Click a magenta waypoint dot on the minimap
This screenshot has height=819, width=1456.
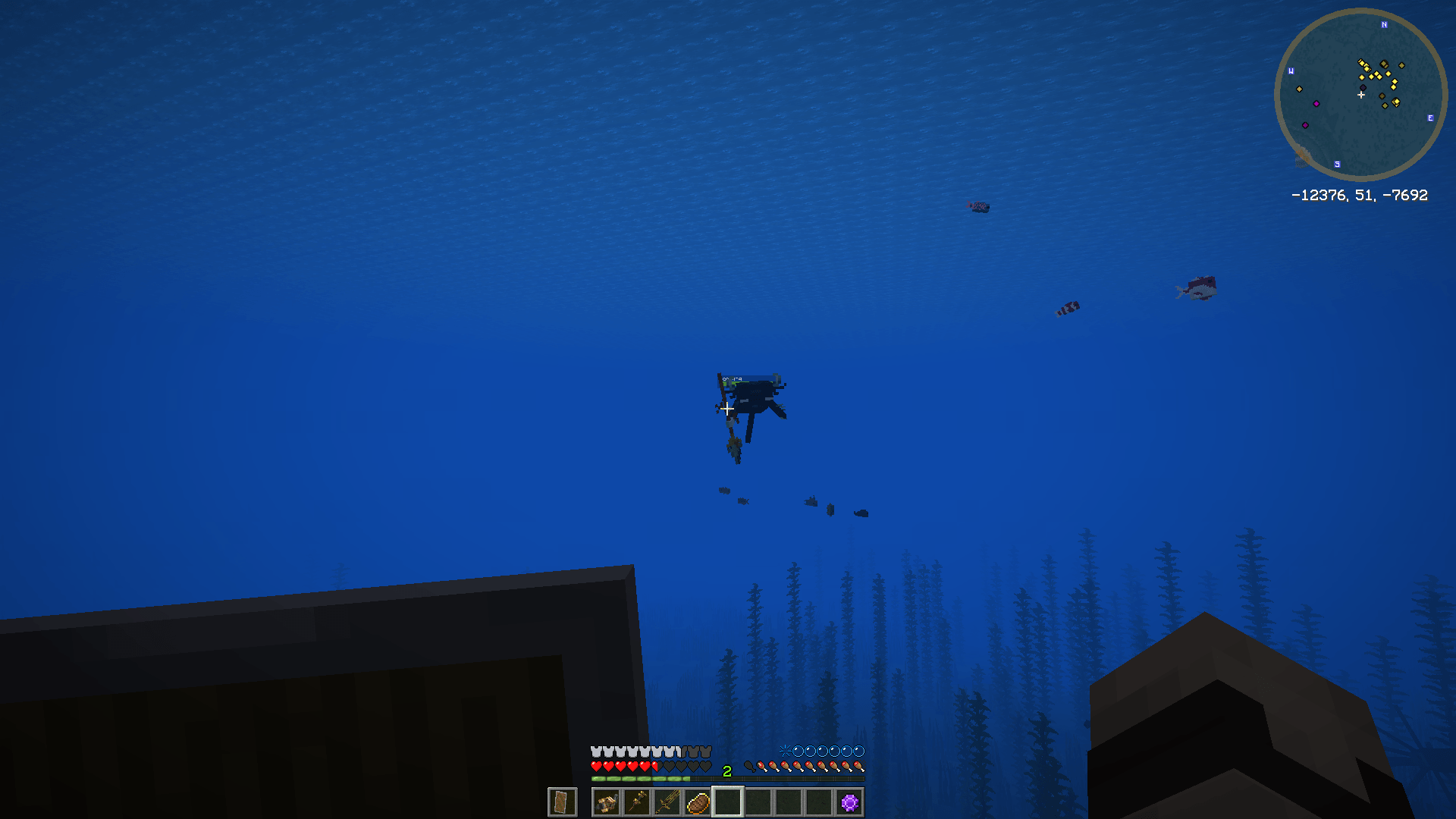[1316, 104]
